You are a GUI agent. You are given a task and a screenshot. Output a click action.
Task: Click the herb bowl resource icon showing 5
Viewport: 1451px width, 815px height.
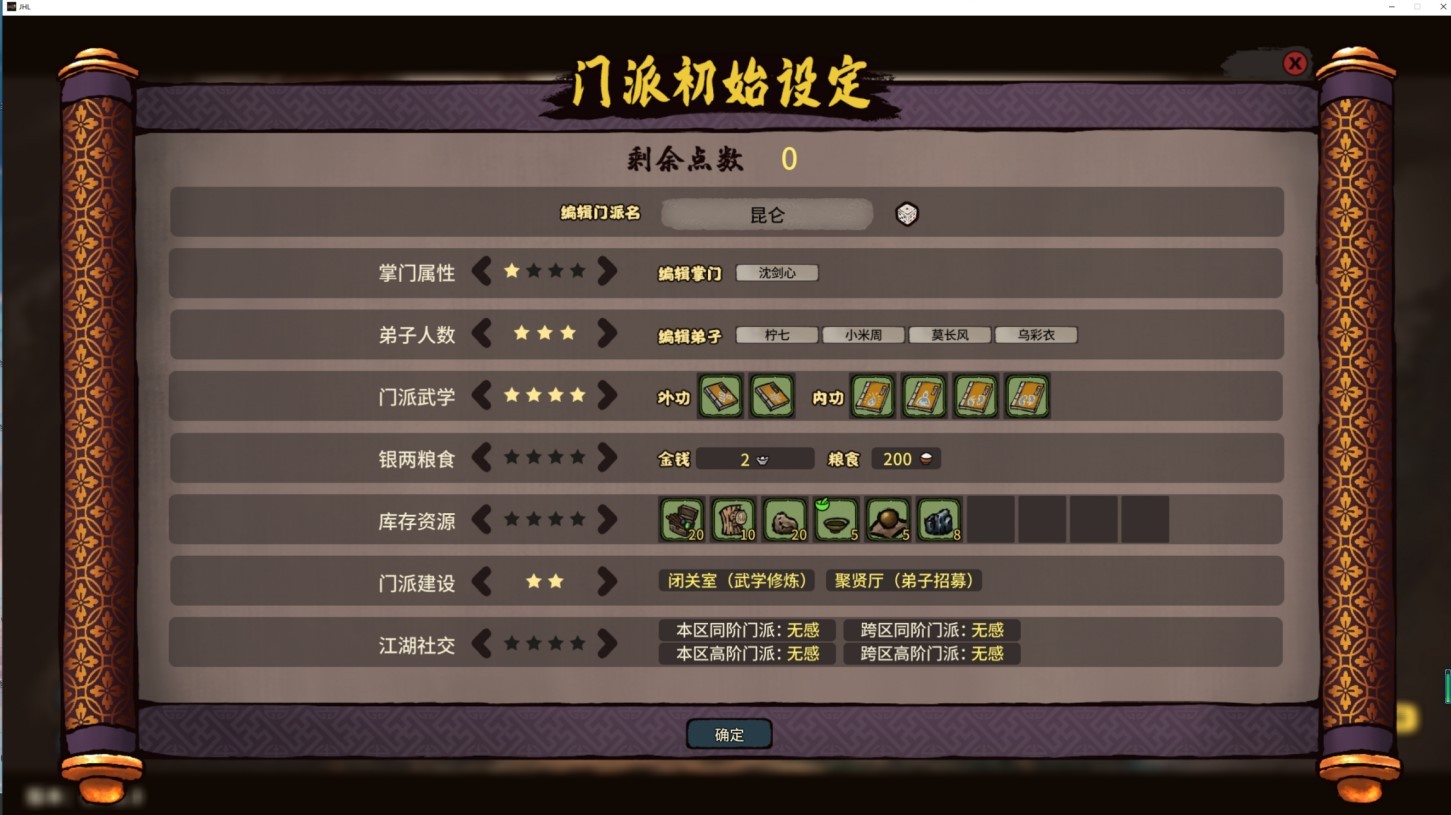[836, 519]
